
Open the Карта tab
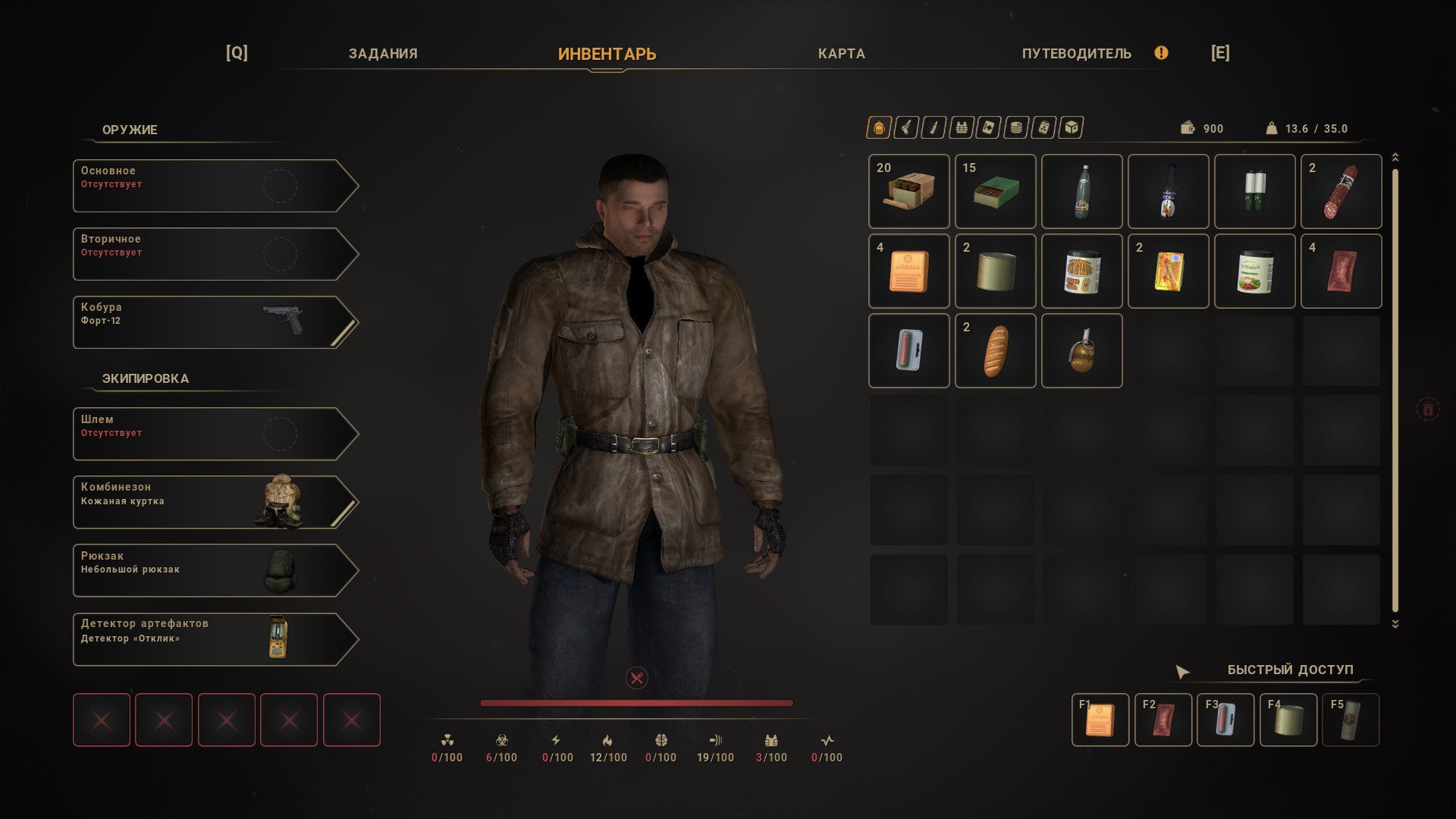pyautogui.click(x=841, y=54)
